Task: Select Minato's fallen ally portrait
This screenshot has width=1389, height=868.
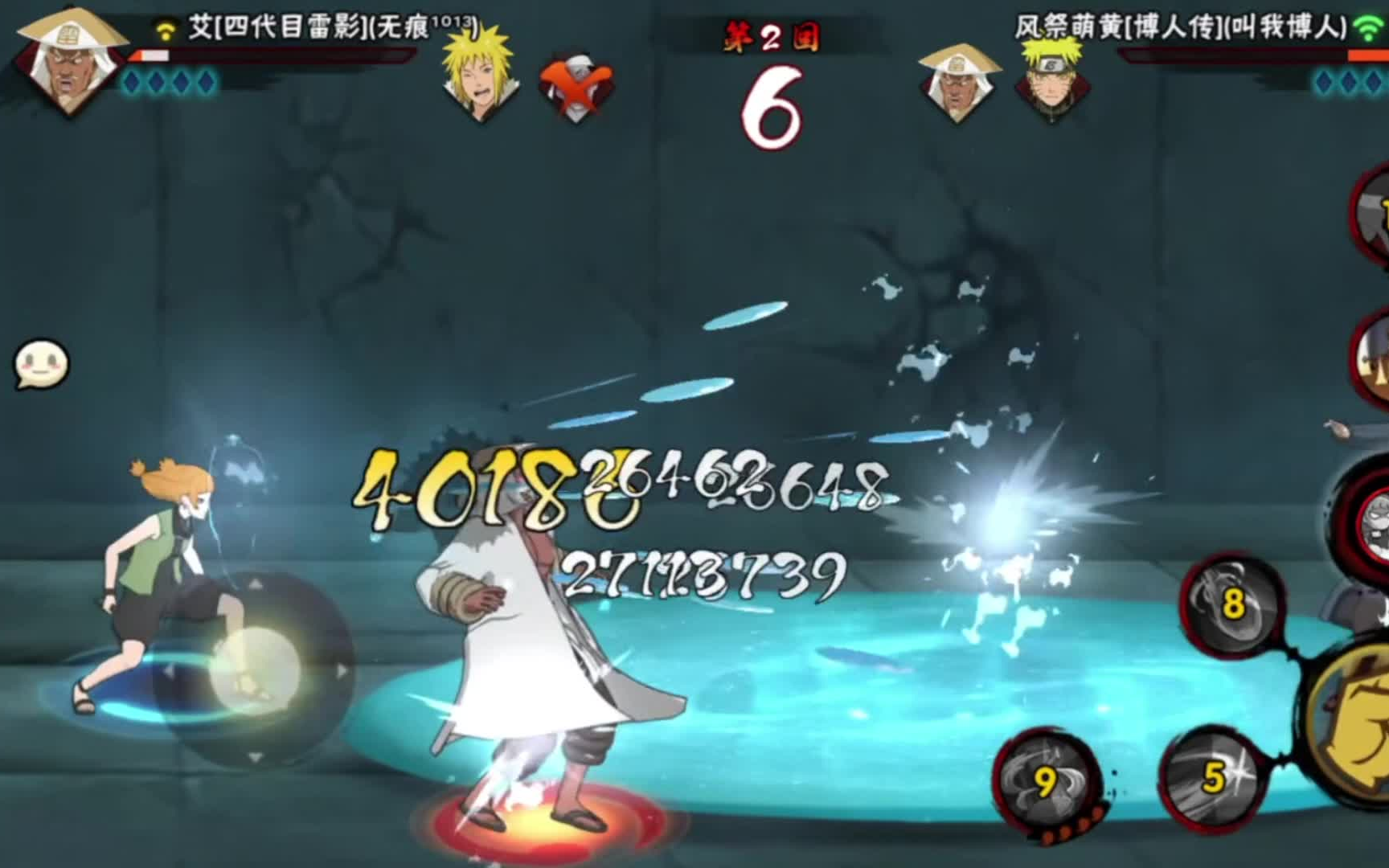Action: pos(480,78)
